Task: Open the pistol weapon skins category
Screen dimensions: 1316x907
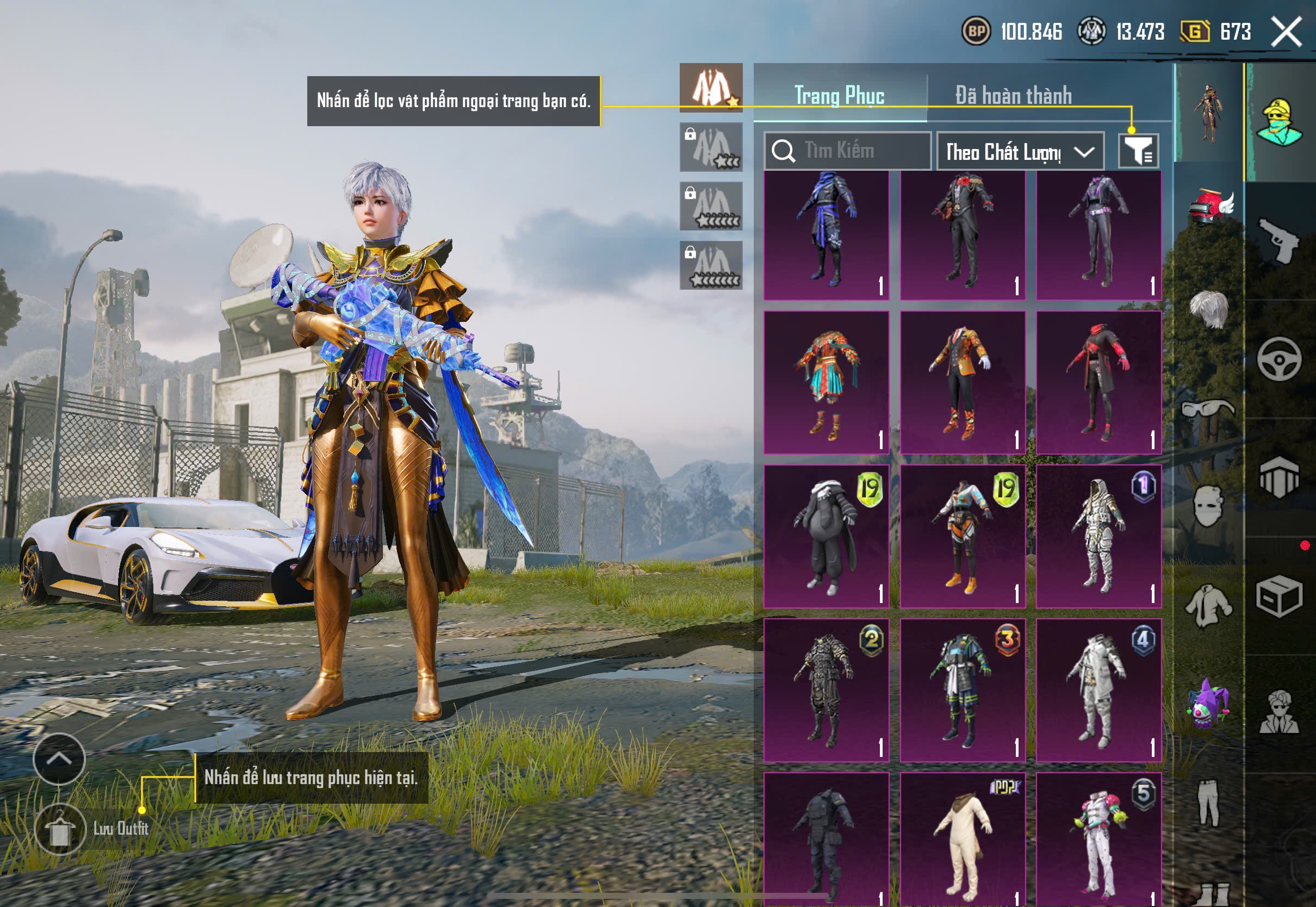Action: point(1279,240)
